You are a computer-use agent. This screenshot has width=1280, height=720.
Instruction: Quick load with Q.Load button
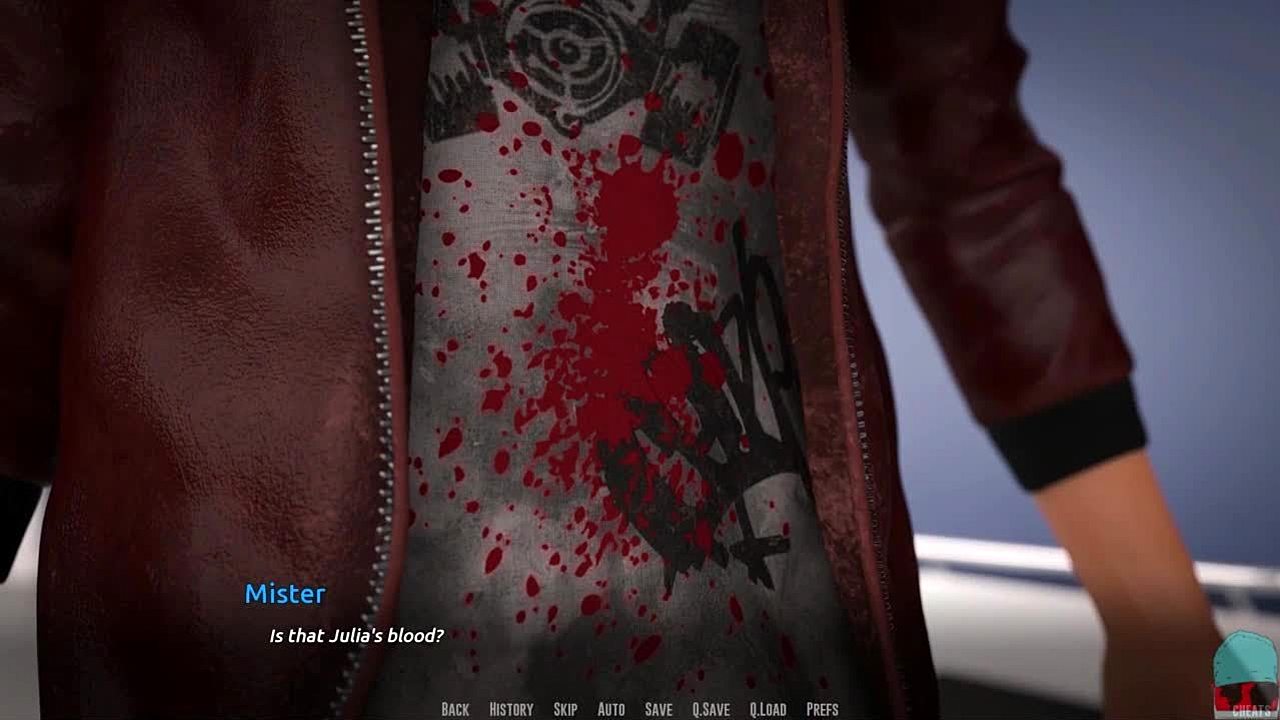[768, 709]
